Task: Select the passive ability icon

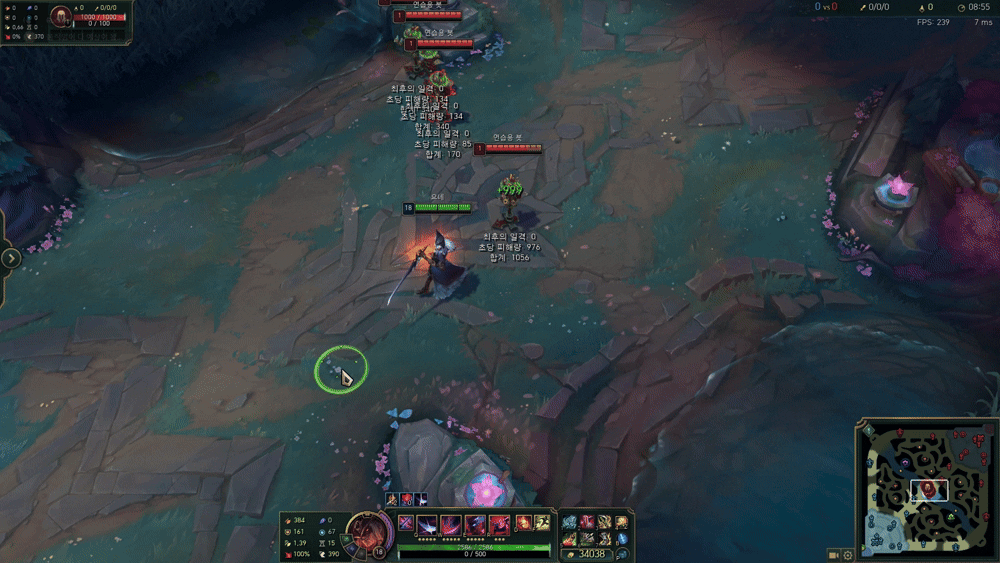Action: coord(405,522)
